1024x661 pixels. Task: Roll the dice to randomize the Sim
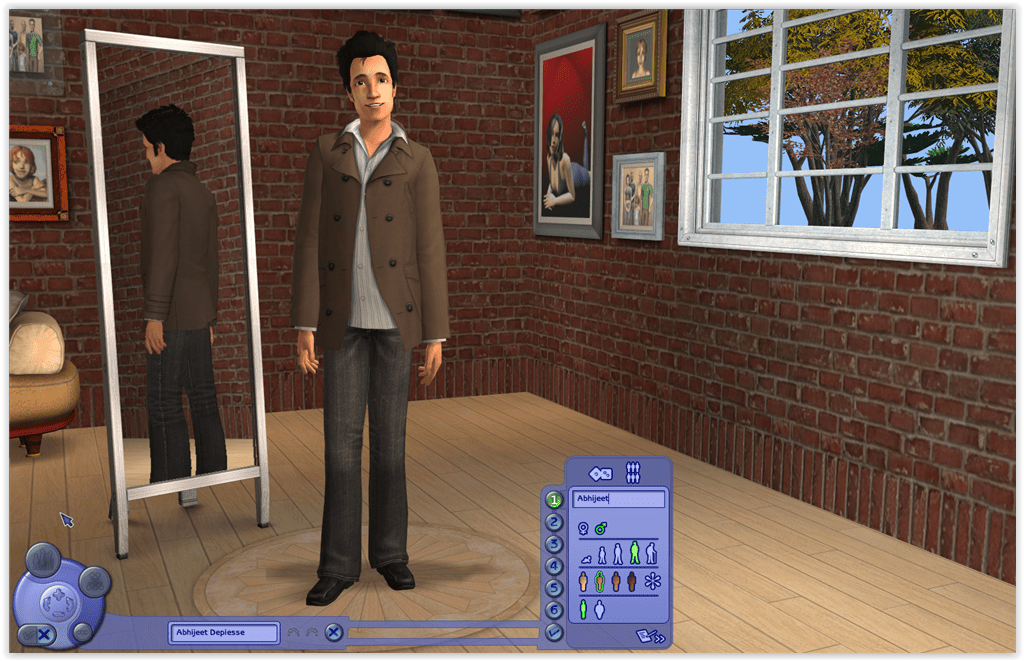(x=601, y=473)
